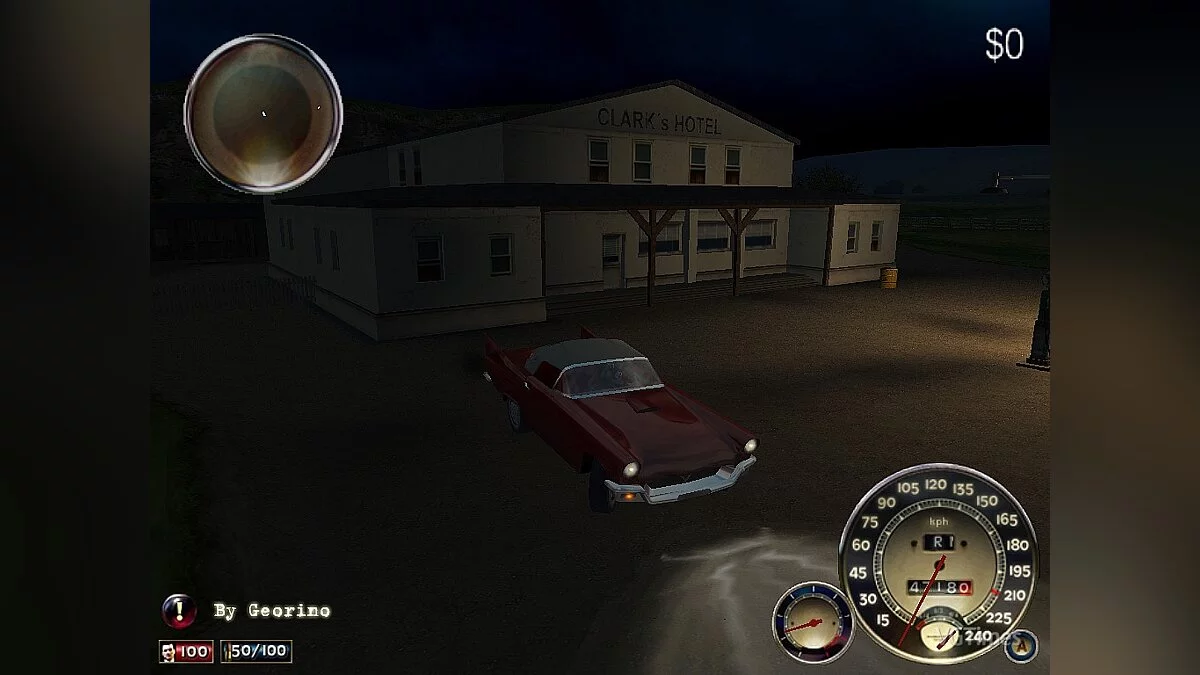
Task: Click the player portrait health icon
Action: coord(167,652)
